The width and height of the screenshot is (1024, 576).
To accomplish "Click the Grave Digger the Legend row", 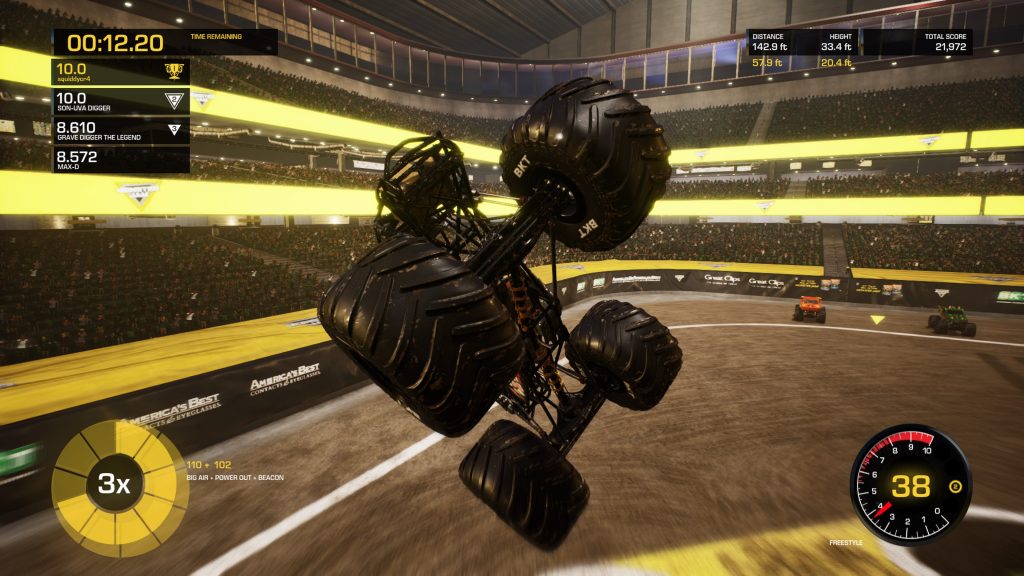I will coord(120,130).
